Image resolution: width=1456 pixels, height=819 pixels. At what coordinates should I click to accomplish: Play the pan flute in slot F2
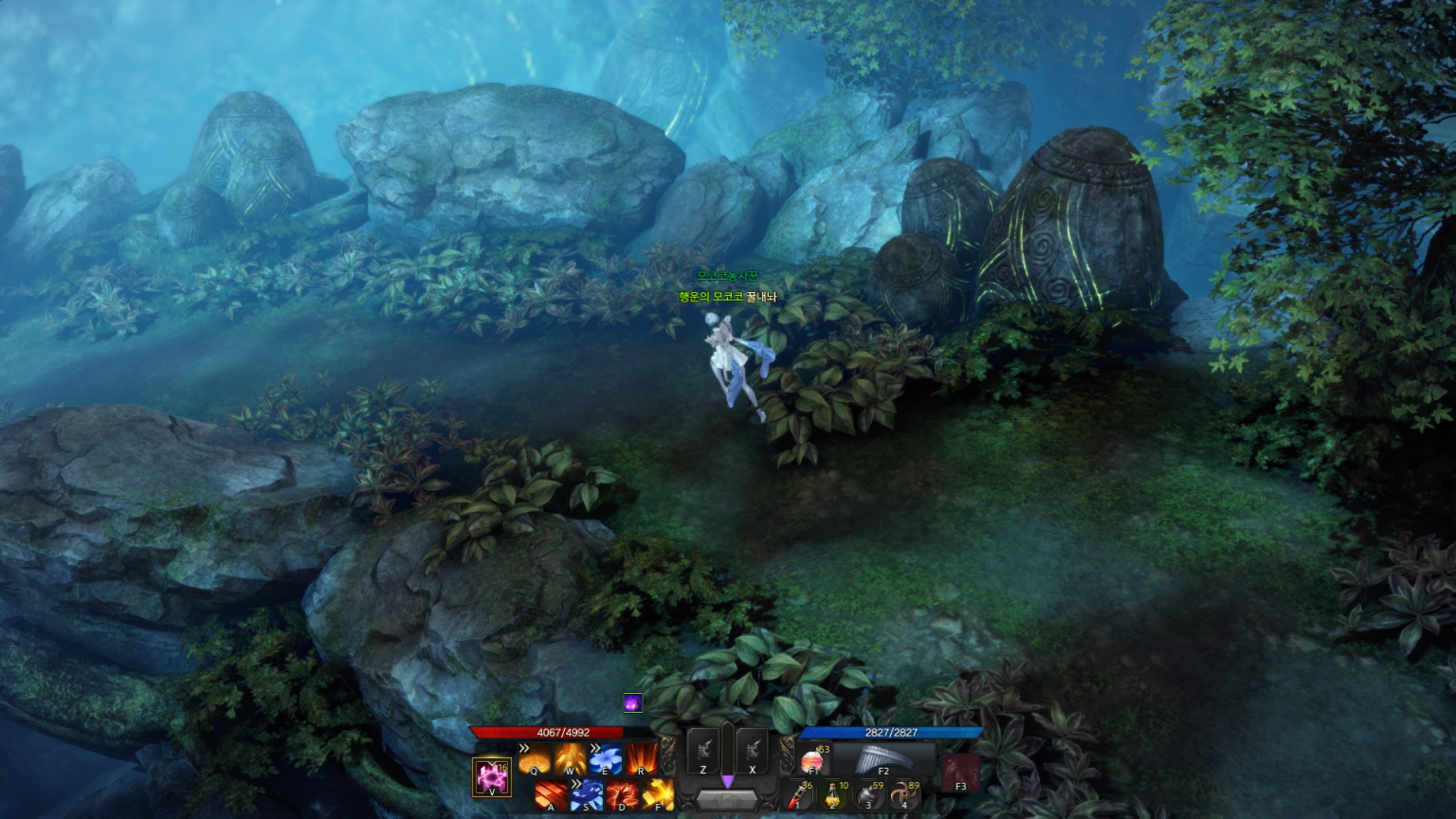pos(883,759)
